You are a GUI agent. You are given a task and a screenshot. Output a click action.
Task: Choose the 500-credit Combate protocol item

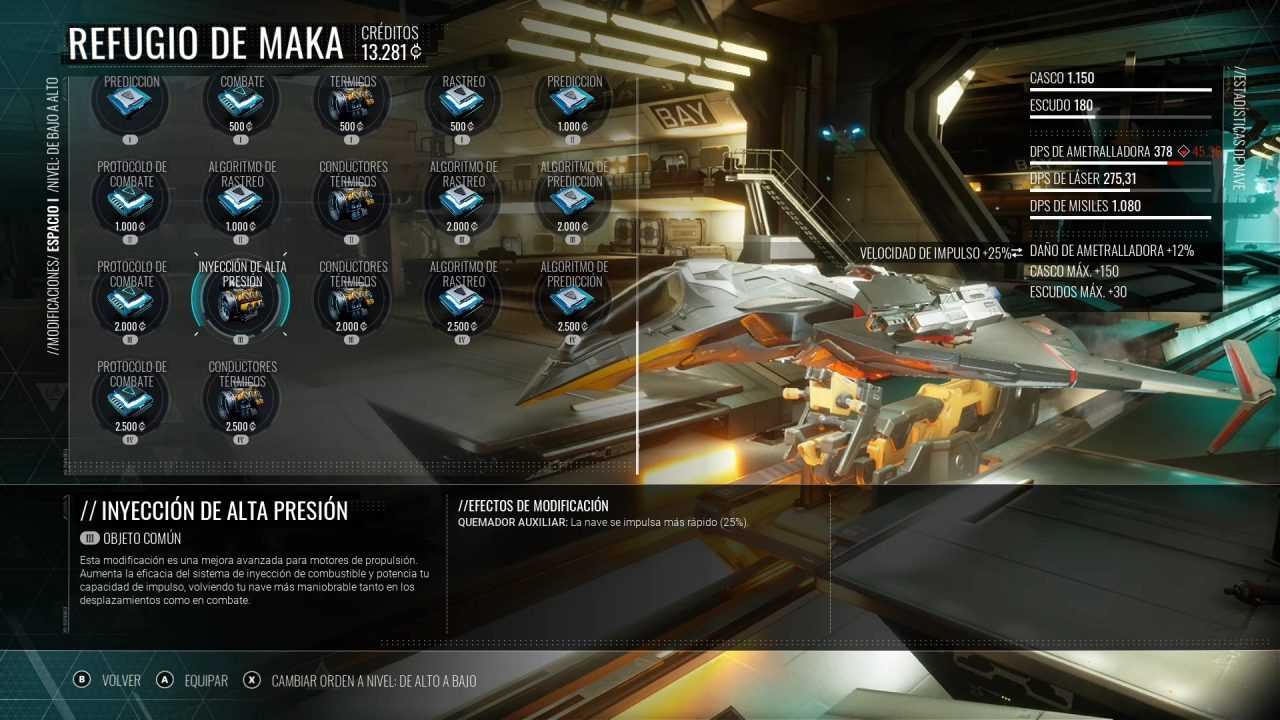241,101
